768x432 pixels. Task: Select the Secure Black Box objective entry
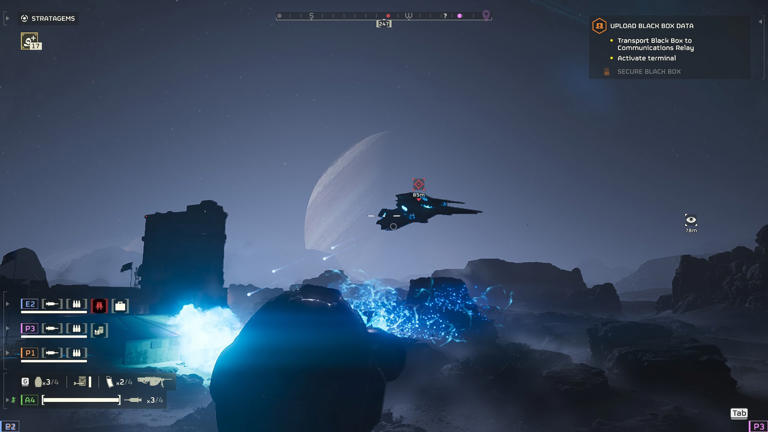648,72
